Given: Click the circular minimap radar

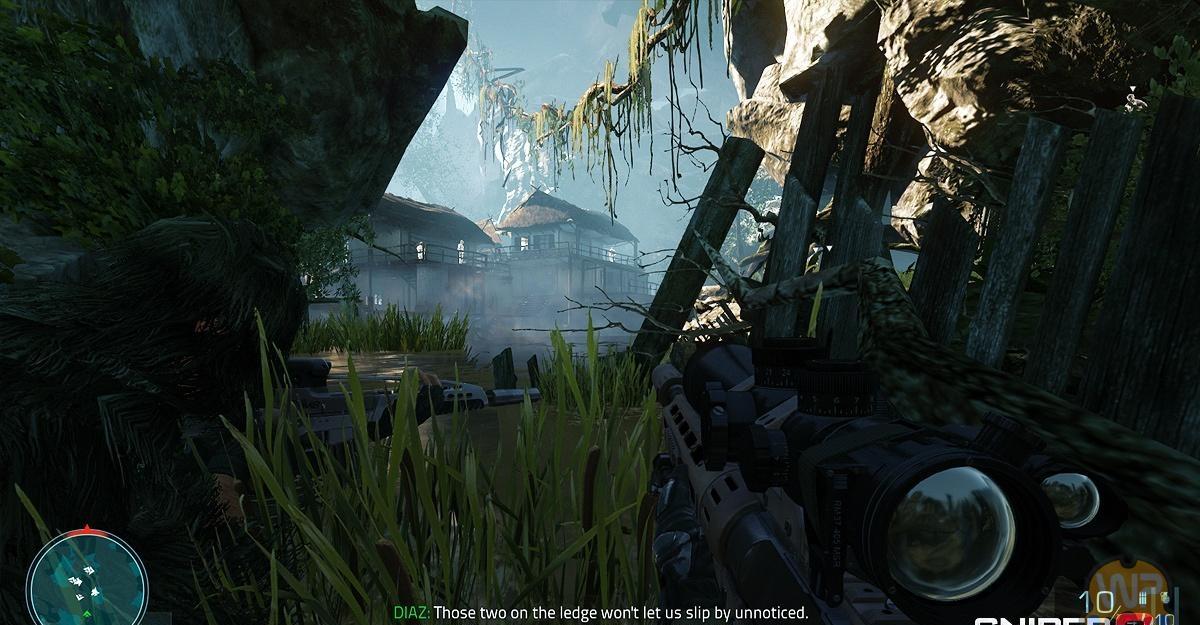Looking at the screenshot, I should (x=87, y=582).
